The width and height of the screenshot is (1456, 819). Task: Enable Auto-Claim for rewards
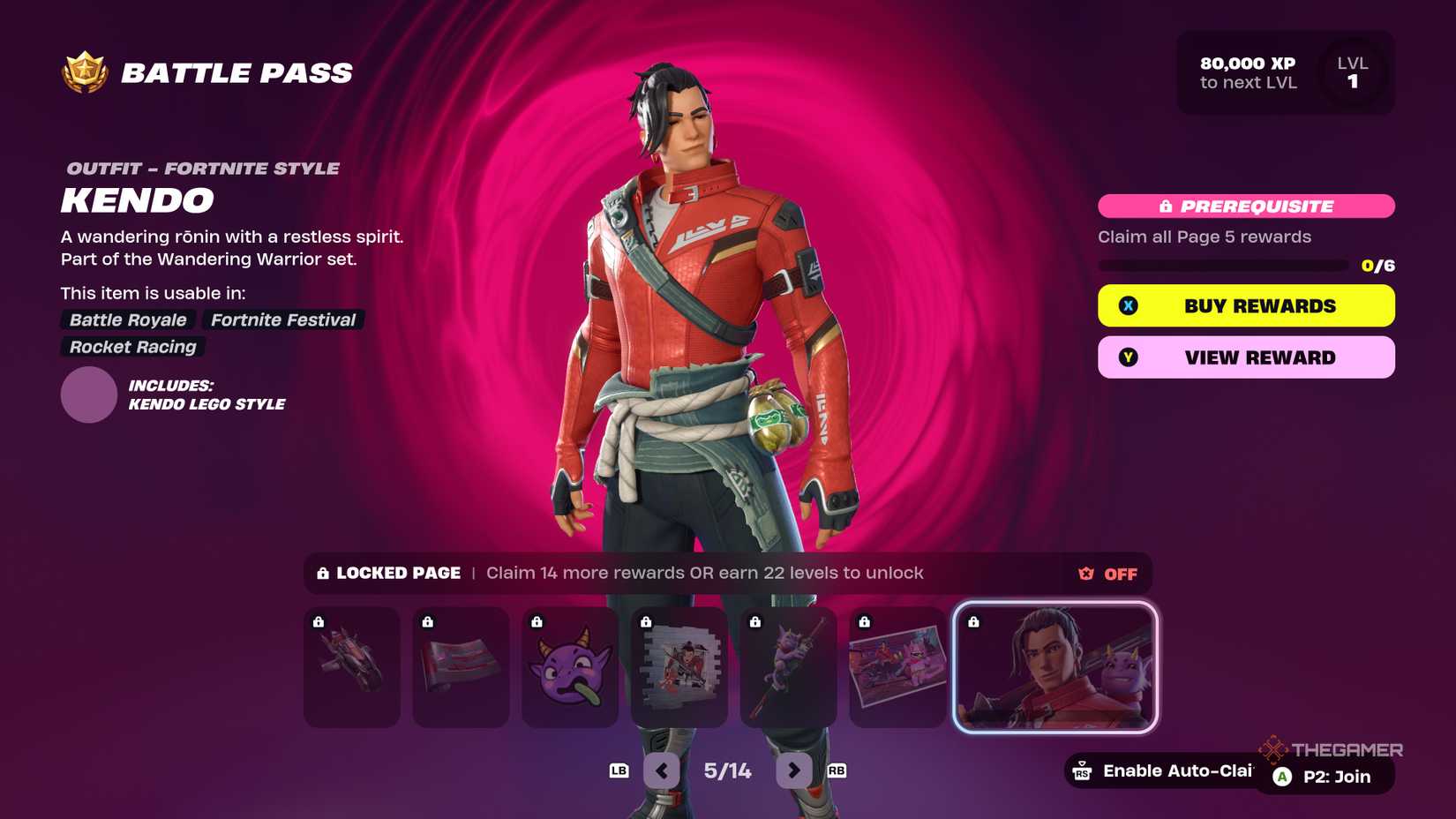point(1165,770)
